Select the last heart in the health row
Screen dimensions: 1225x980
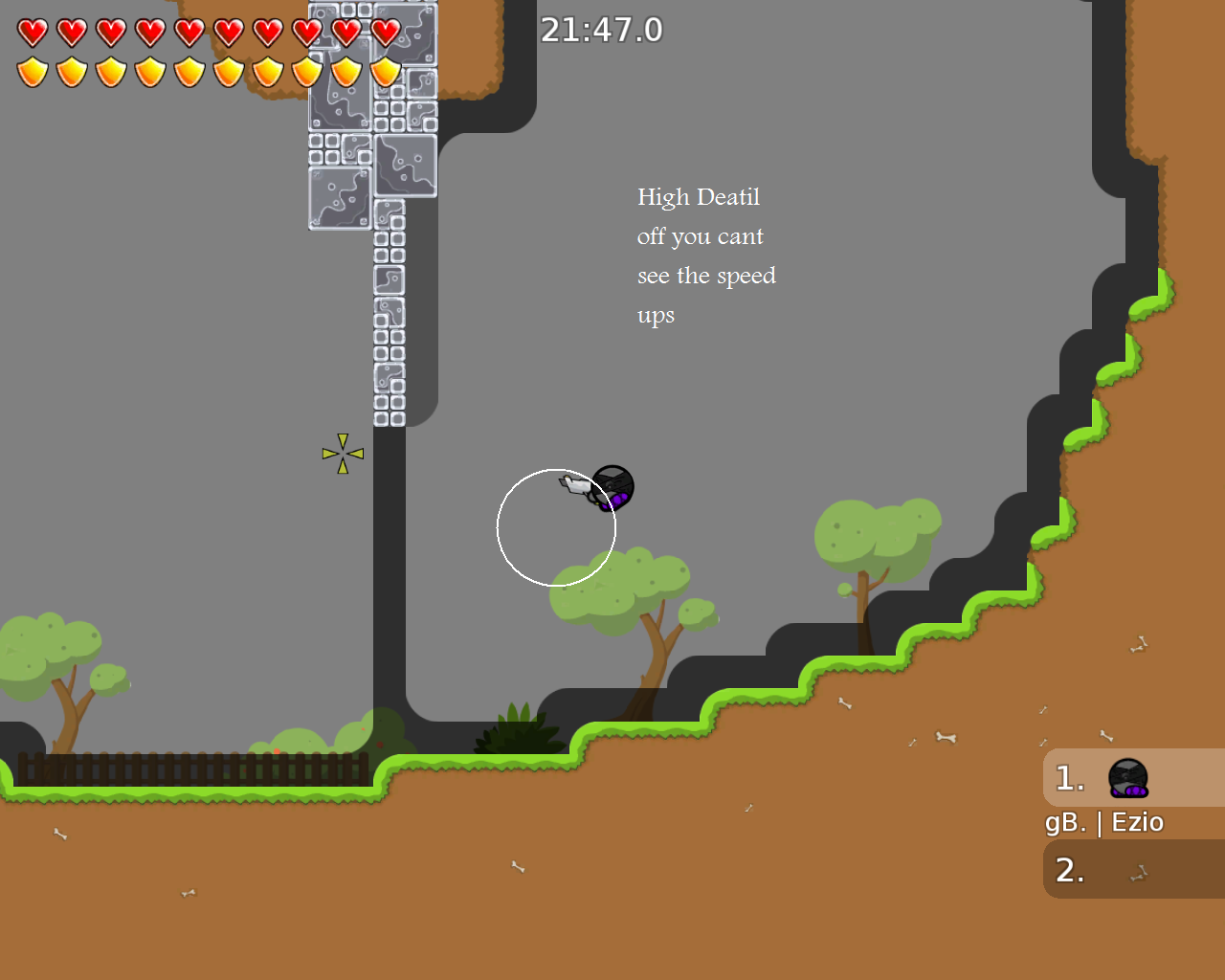(x=384, y=31)
